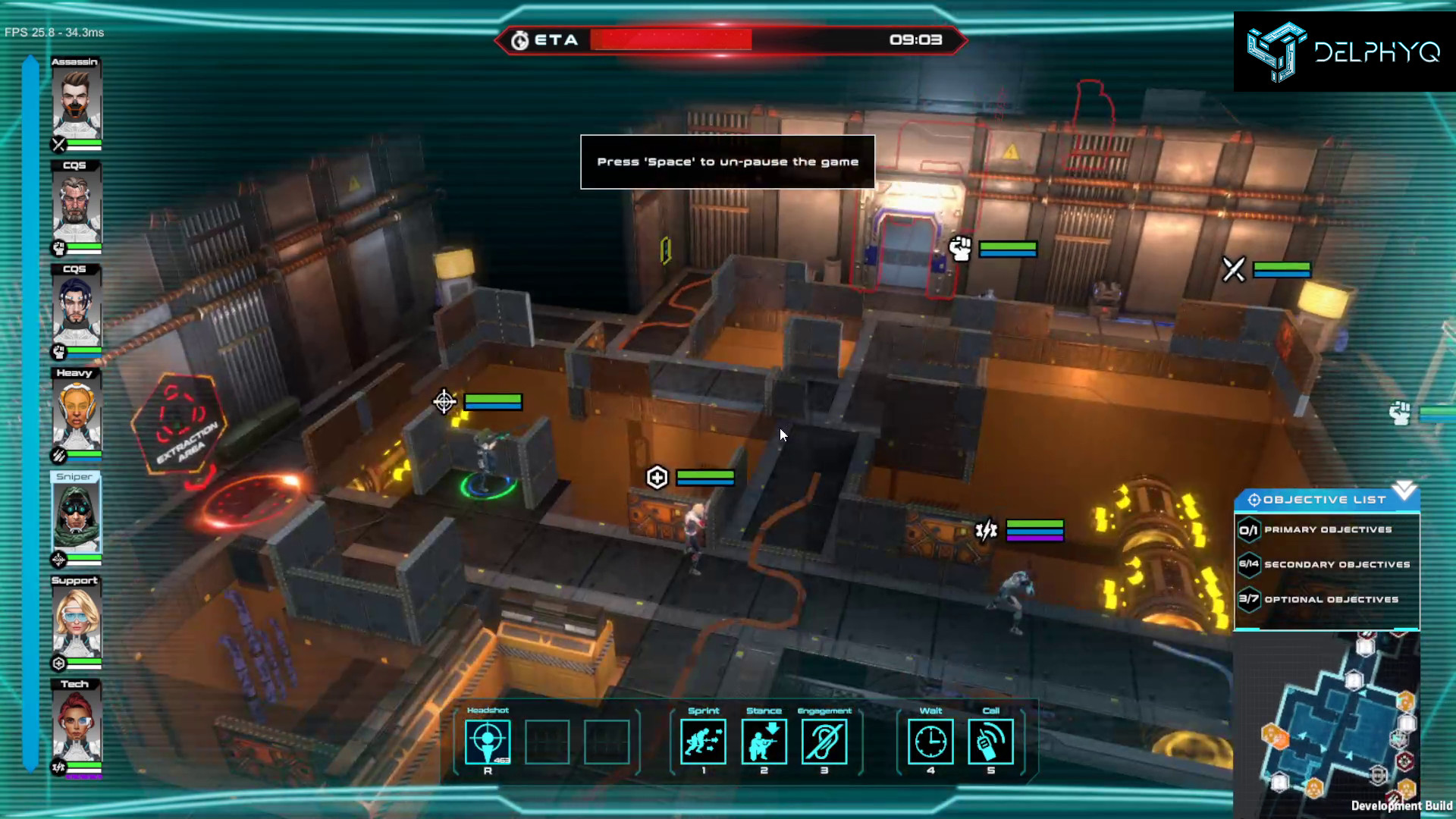Activate the Sprint command icon
This screenshot has height=819, width=1456.
click(x=704, y=742)
